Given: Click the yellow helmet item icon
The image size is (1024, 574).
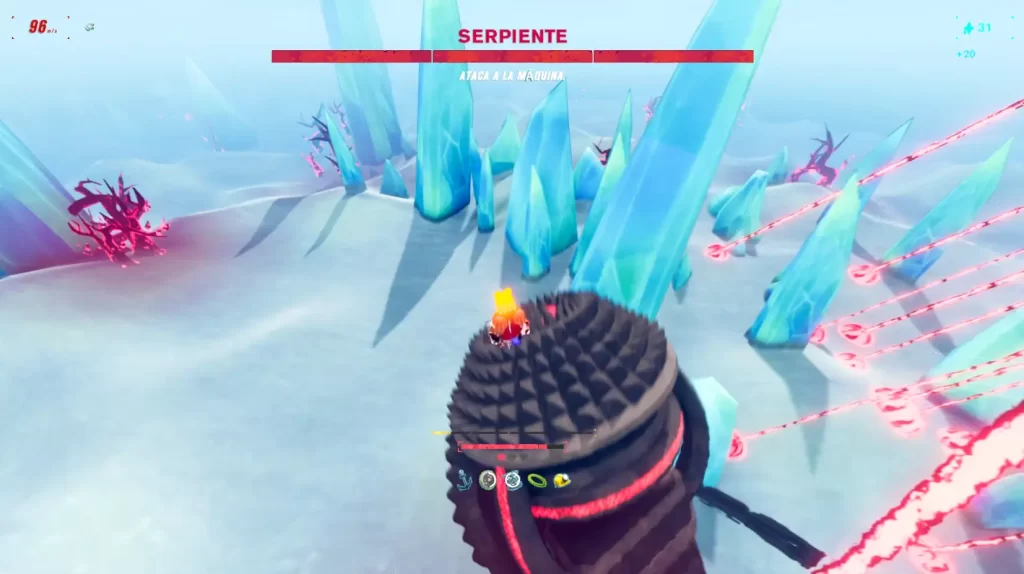Looking at the screenshot, I should 561,480.
